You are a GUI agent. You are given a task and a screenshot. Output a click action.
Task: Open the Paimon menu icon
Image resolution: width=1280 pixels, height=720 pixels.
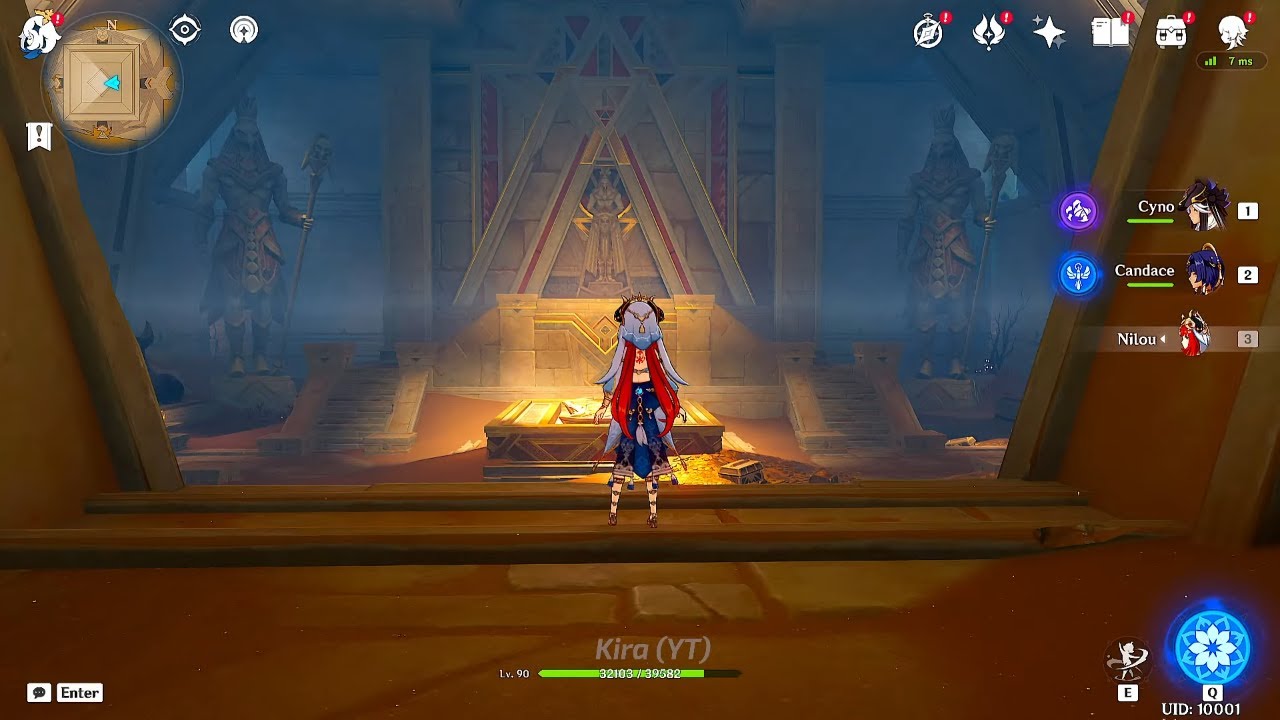tap(39, 35)
